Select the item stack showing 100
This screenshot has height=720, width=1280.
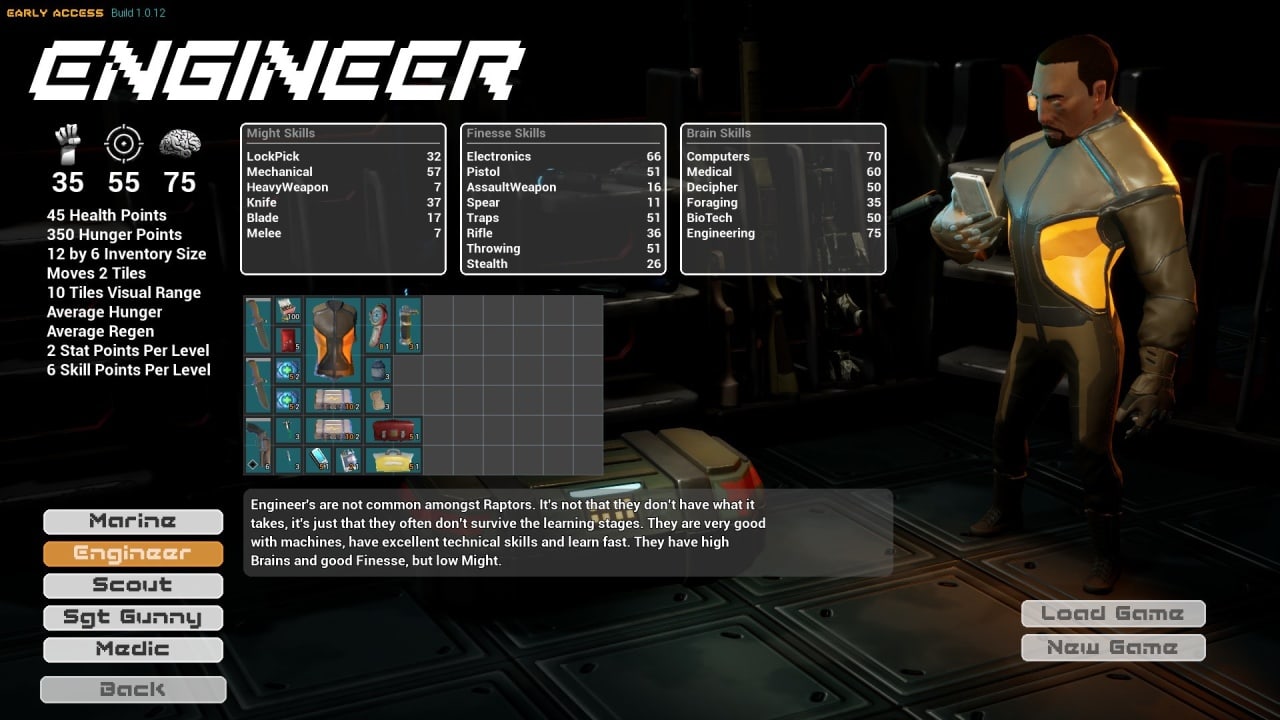coord(288,310)
